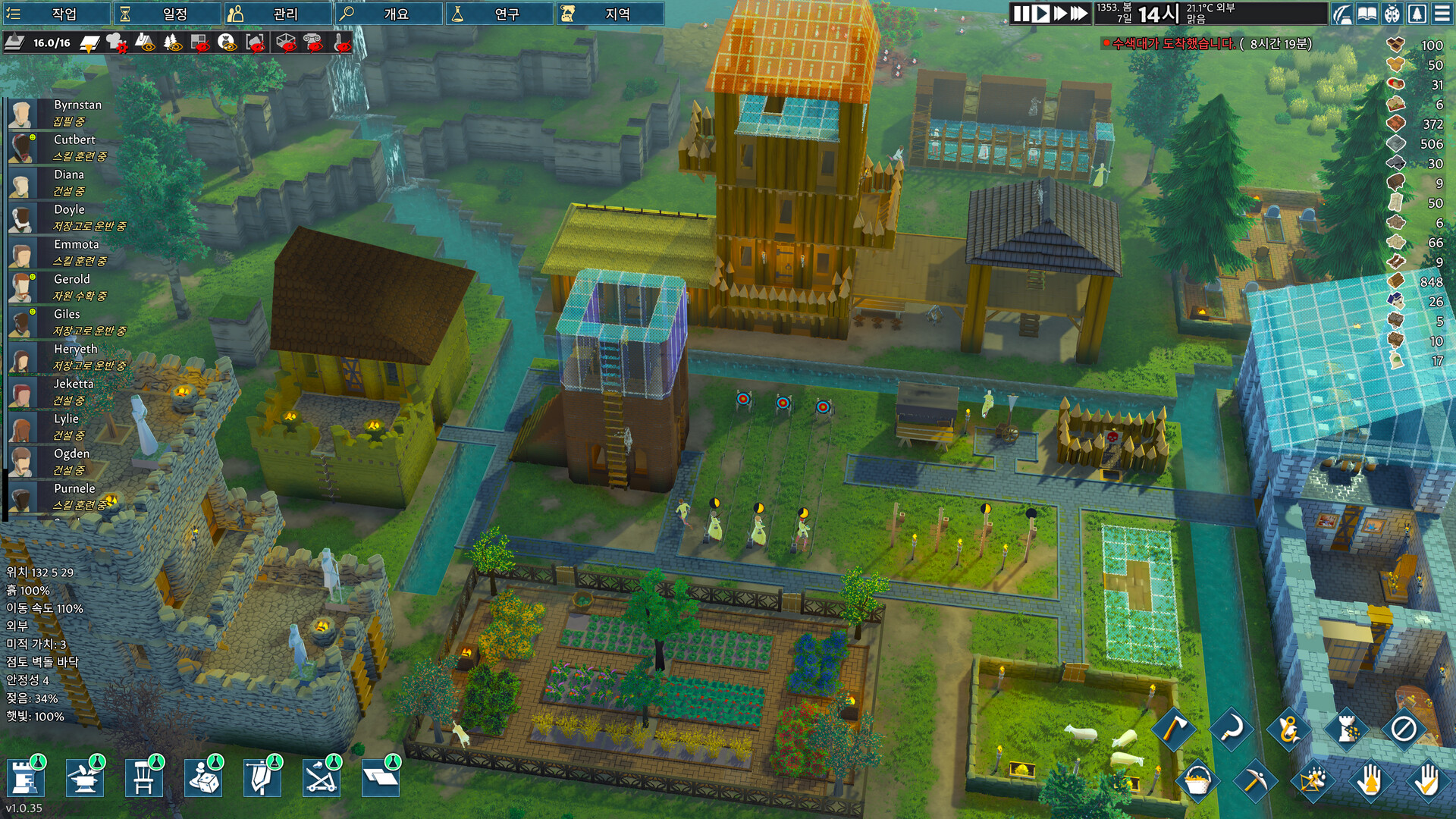Activate the bow and paw hunt order
1456x819 pixels.
coord(1312,780)
